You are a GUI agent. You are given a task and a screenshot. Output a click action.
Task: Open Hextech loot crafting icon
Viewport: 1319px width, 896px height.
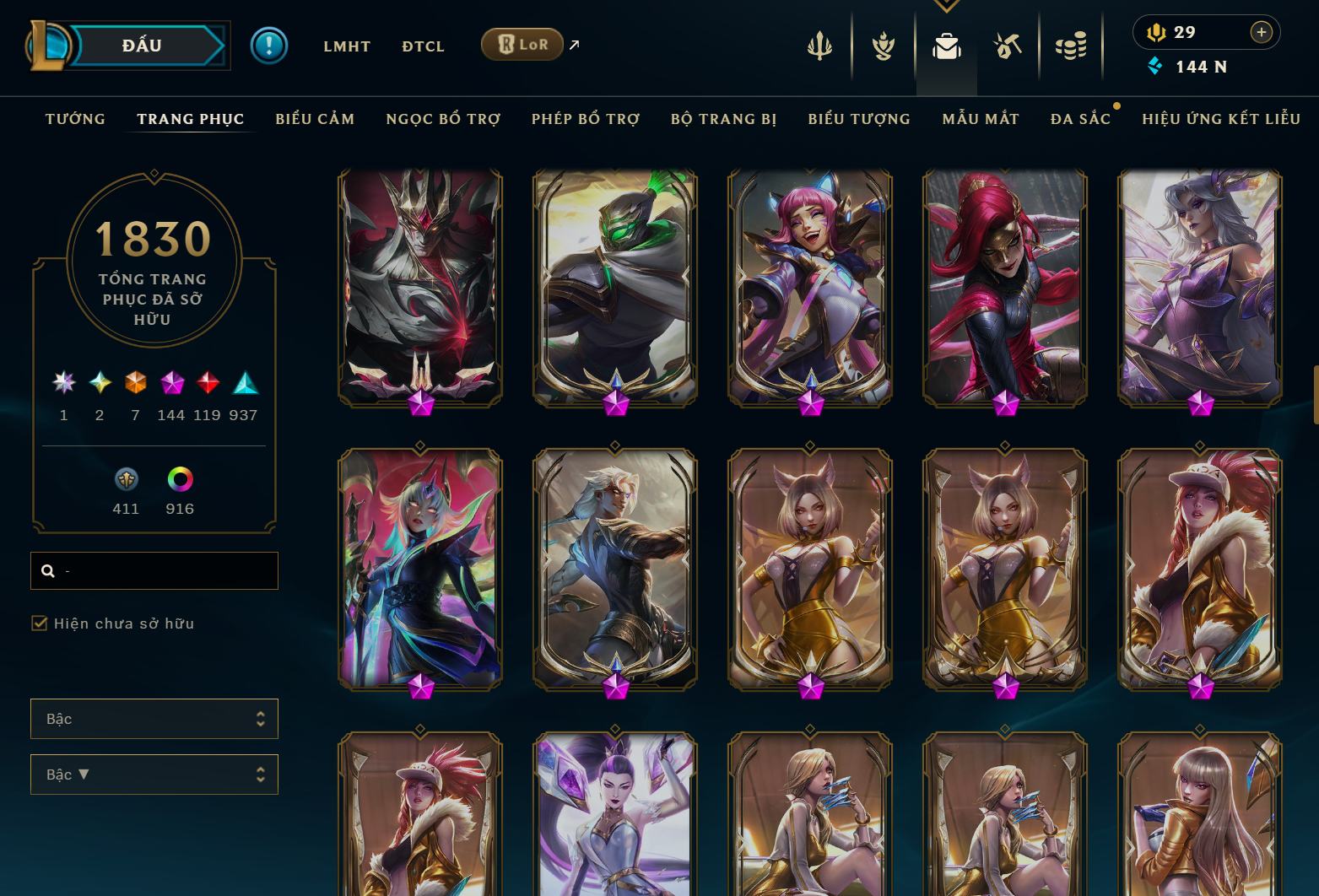1008,46
